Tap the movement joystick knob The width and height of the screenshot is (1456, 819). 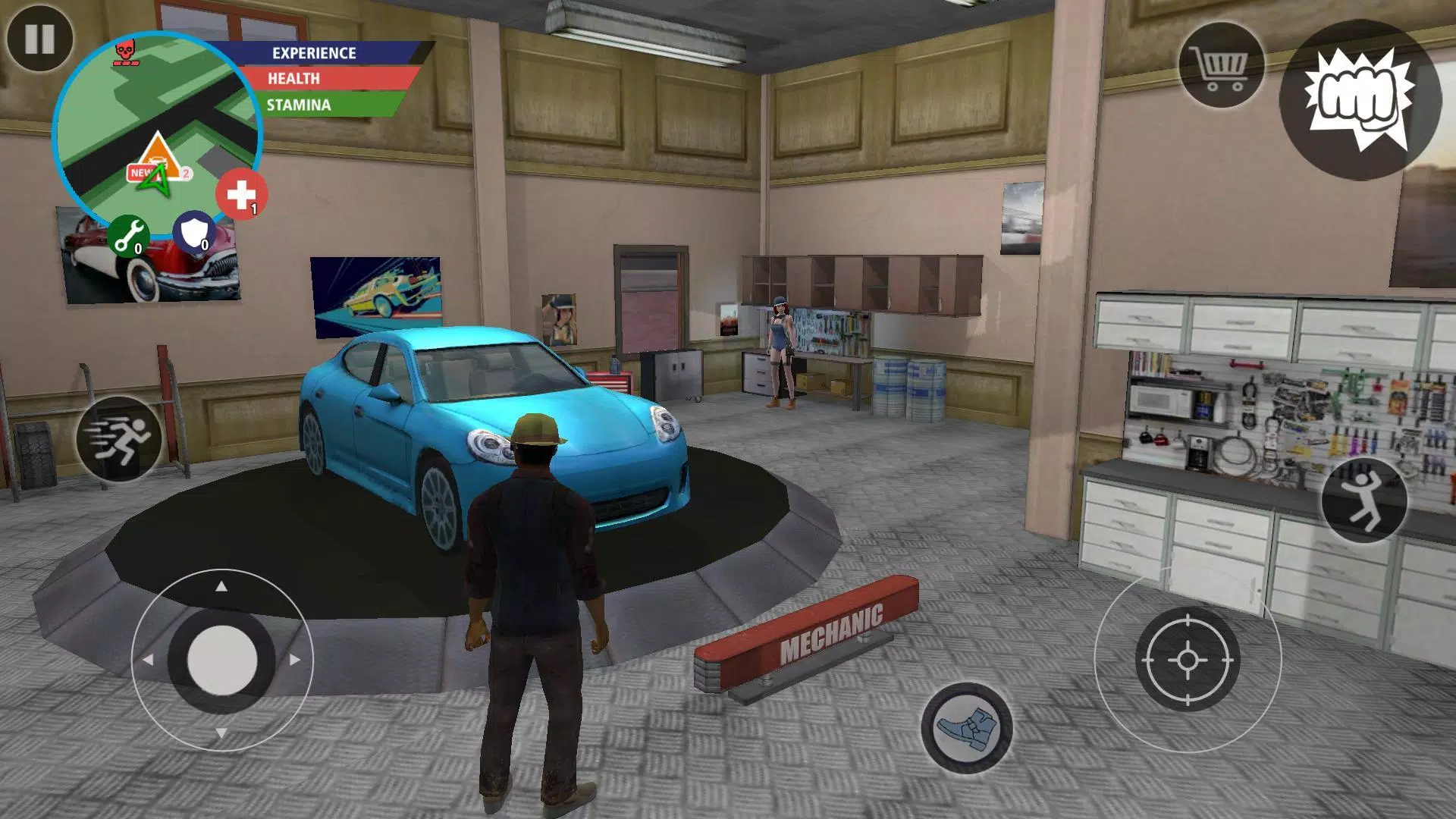[221, 659]
